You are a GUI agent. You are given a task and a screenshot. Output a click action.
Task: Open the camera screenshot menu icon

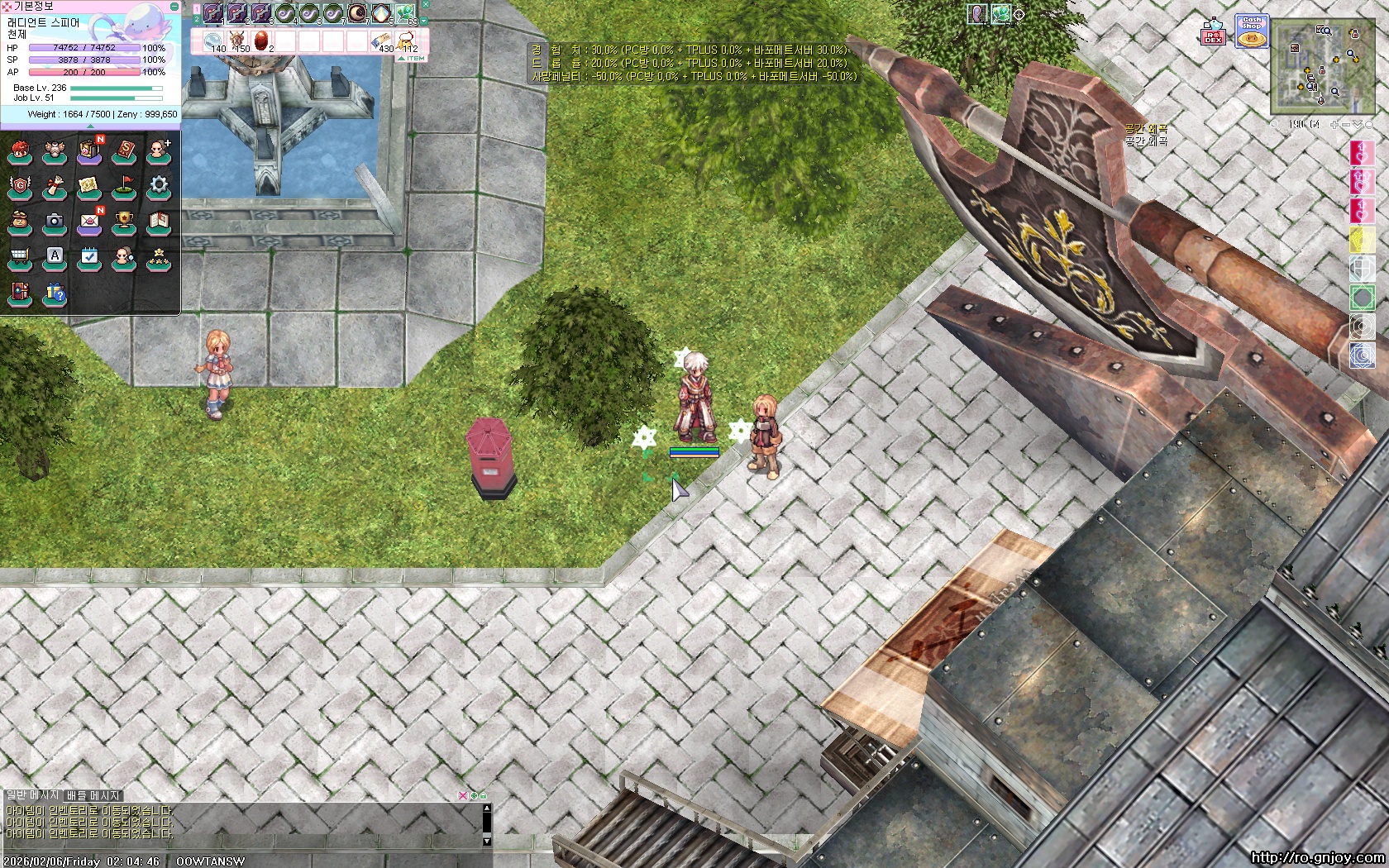[55, 222]
